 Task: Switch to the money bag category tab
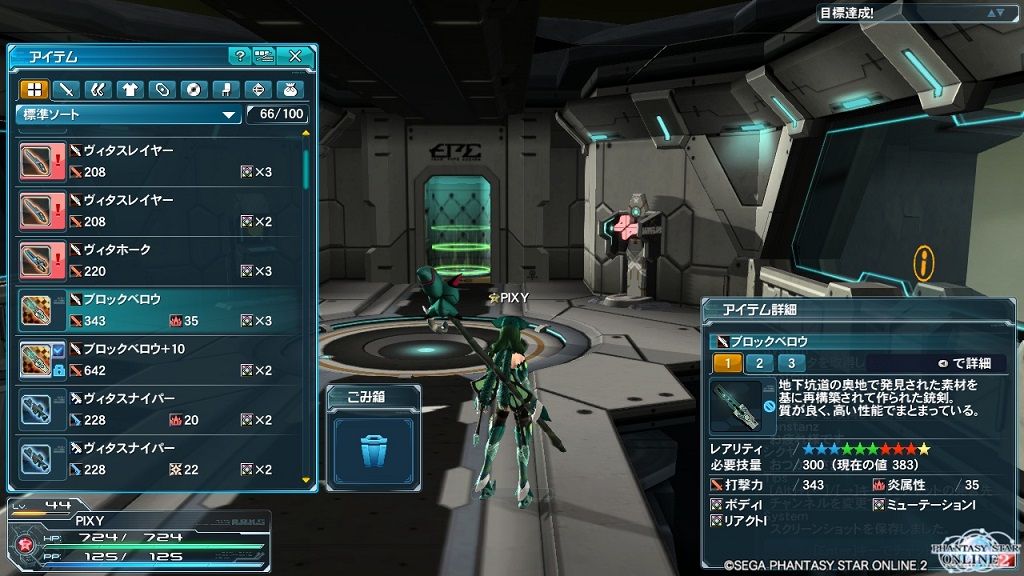point(290,89)
